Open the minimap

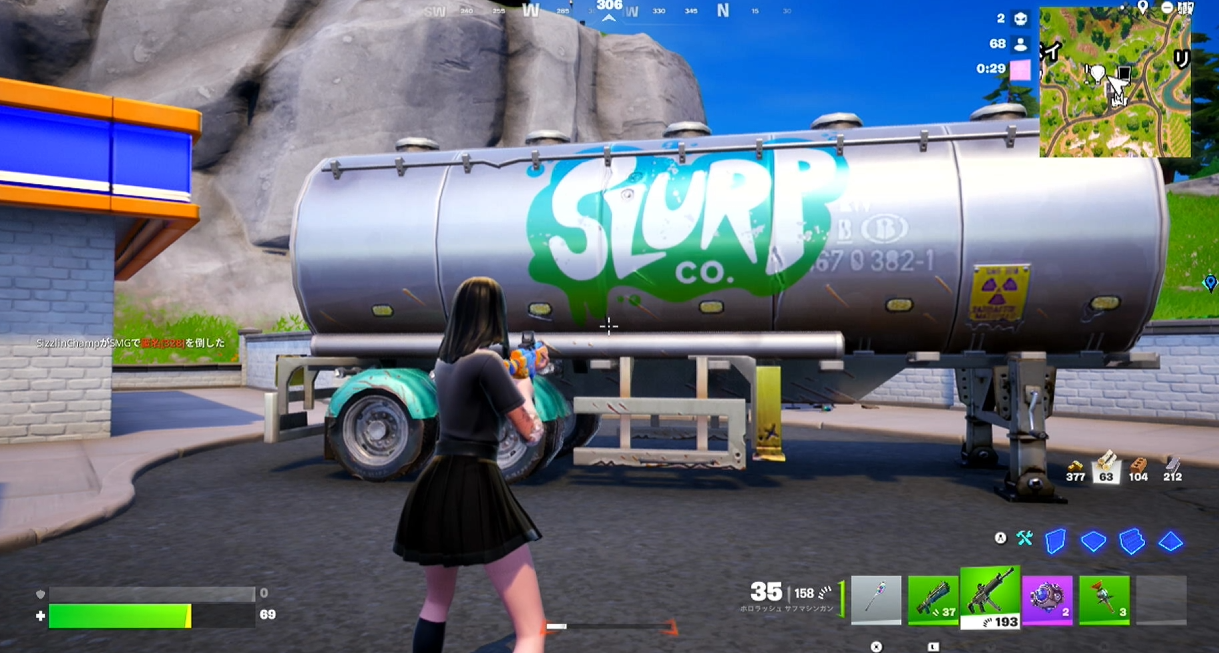click(1115, 82)
